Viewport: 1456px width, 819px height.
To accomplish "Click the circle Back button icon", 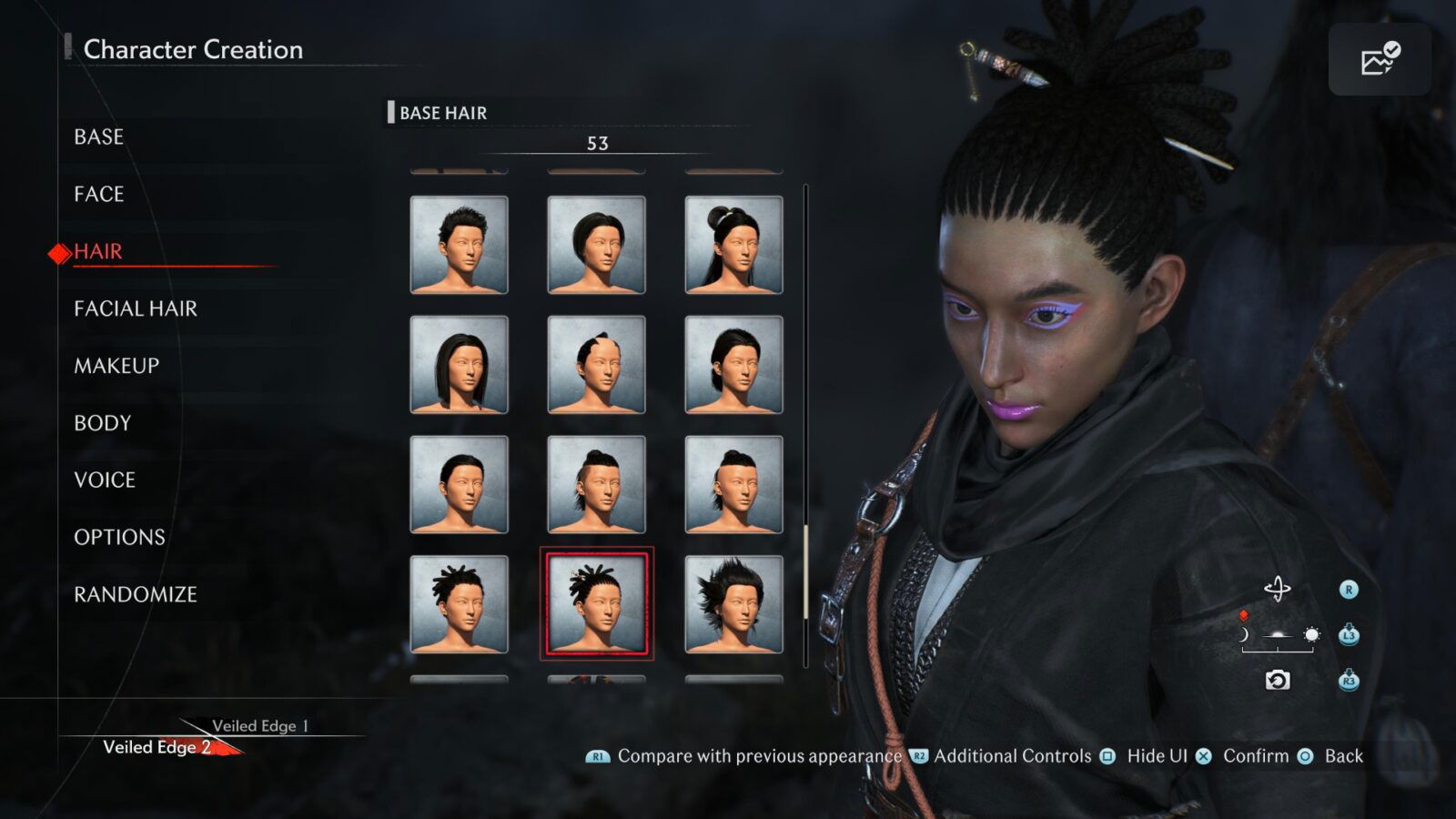I will [1305, 756].
